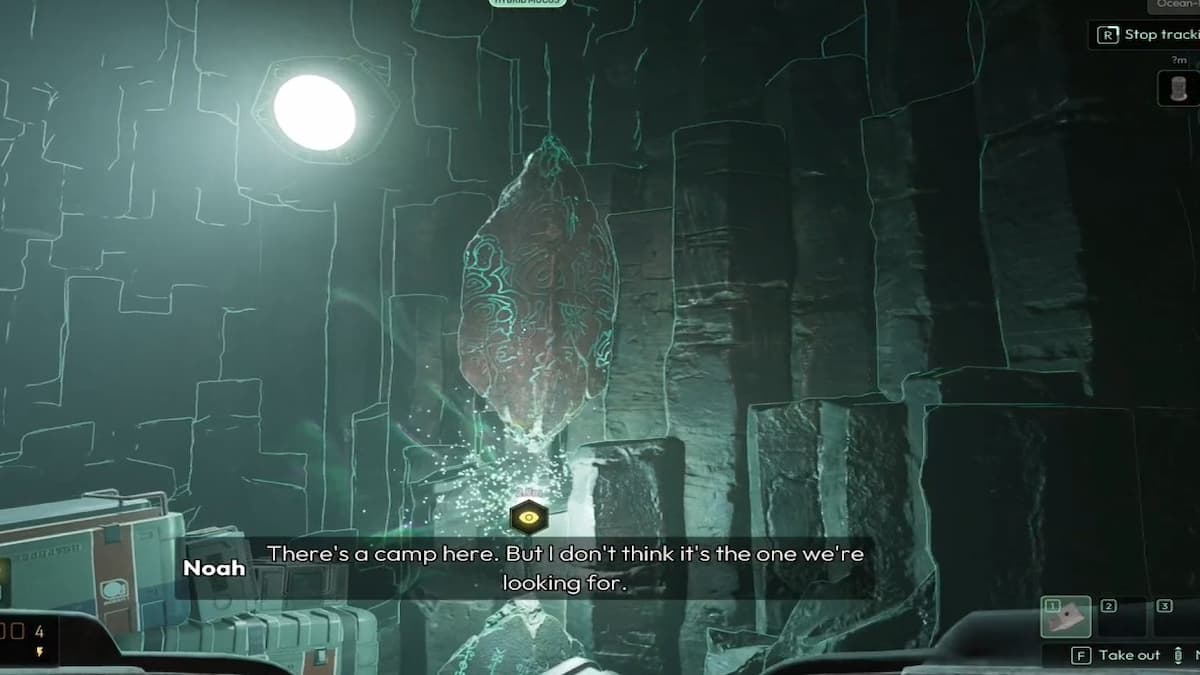
Task: Select hotbar slot 1 with the fish item
Action: [x=1066, y=617]
